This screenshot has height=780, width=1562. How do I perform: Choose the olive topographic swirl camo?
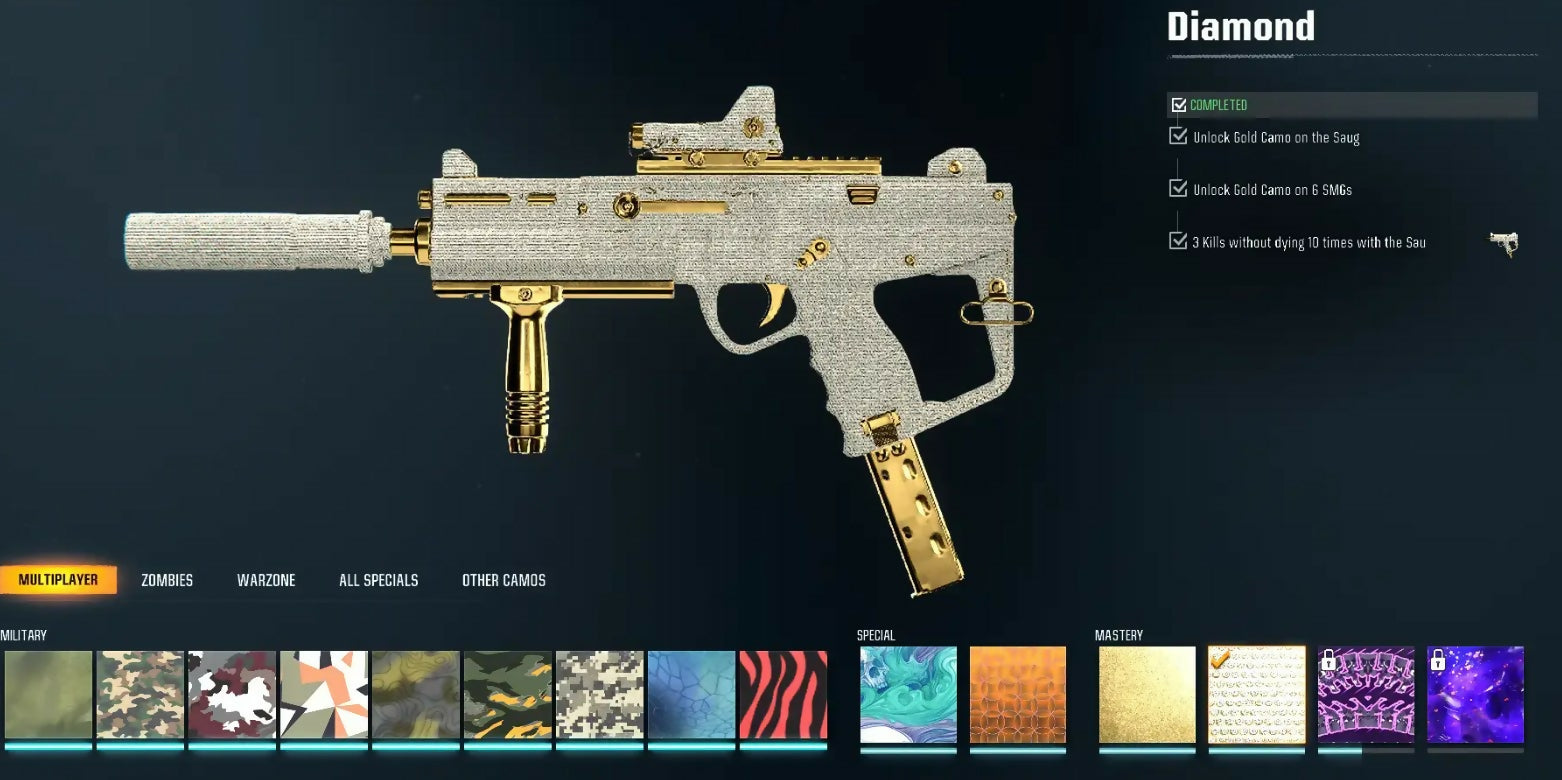point(416,695)
